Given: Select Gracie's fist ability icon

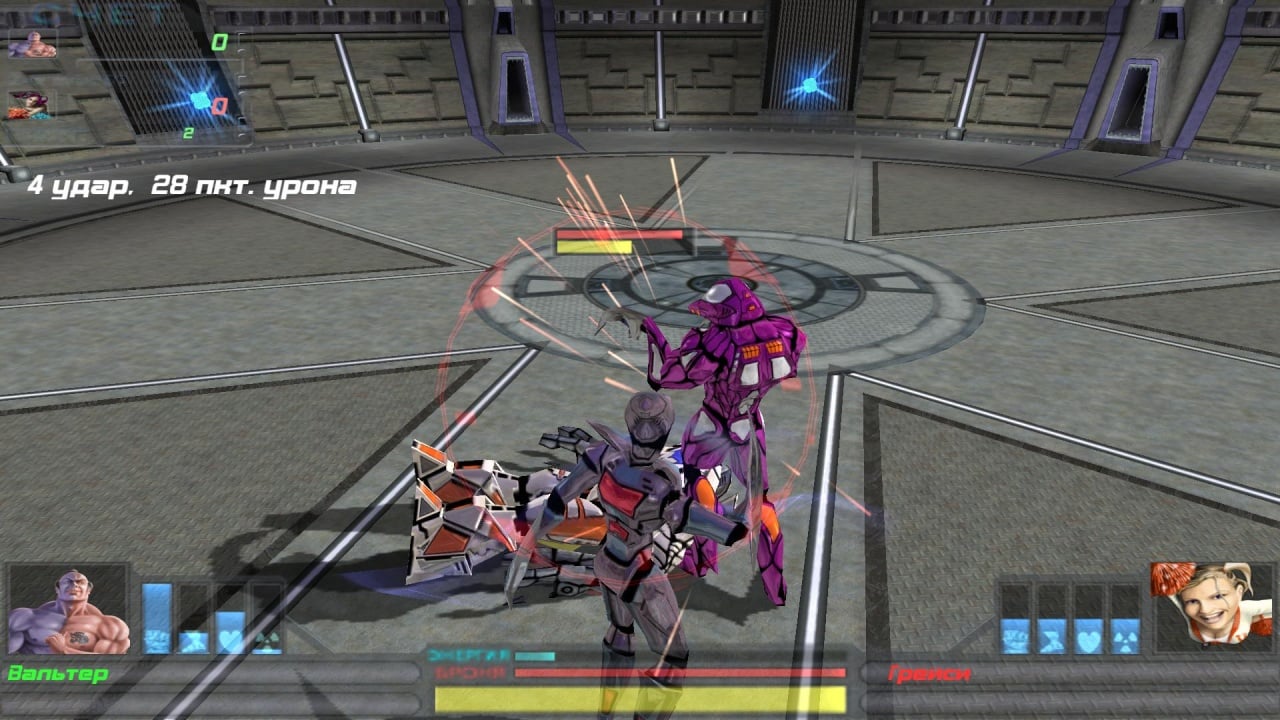Looking at the screenshot, I should 1015,637.
